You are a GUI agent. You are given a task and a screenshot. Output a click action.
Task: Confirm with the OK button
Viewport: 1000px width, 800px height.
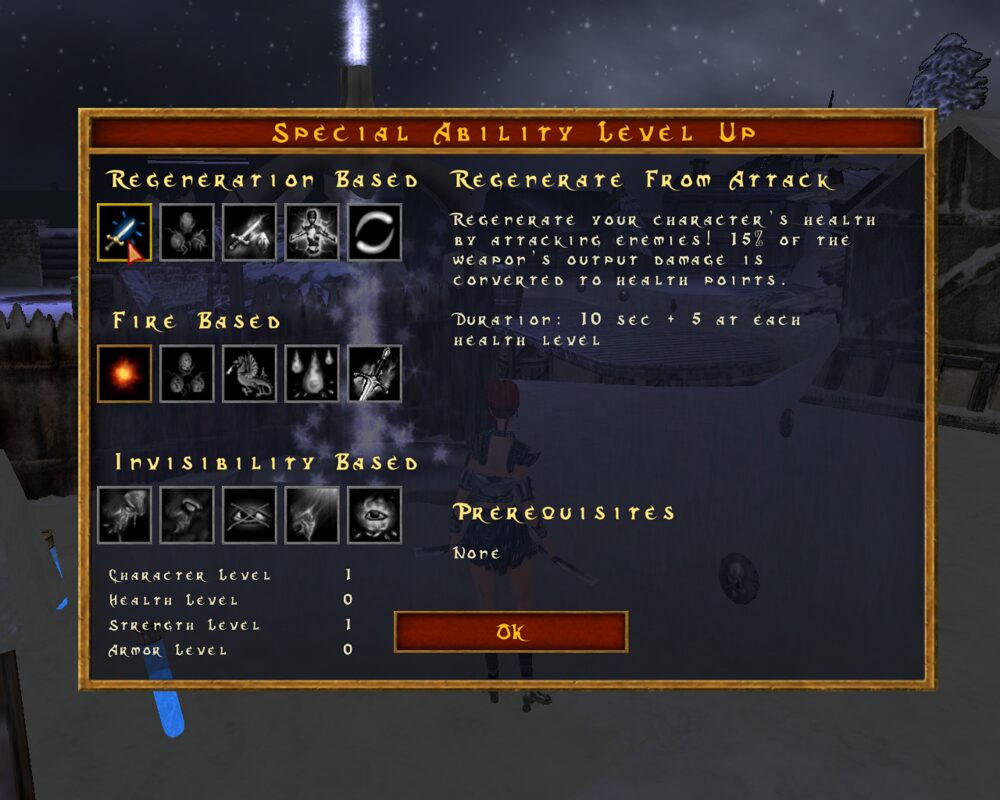click(511, 632)
